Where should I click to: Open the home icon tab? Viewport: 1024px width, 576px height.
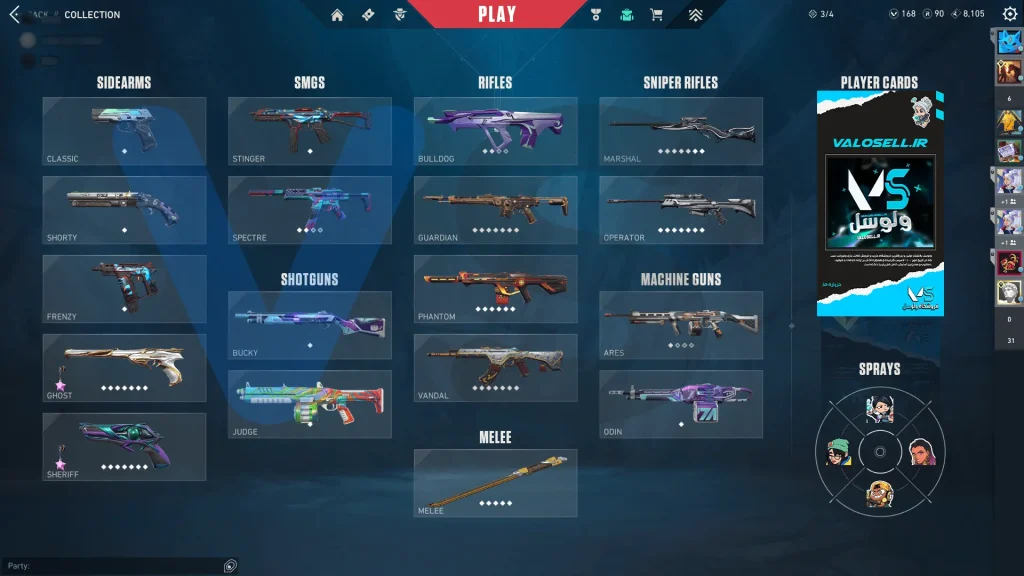pos(337,14)
